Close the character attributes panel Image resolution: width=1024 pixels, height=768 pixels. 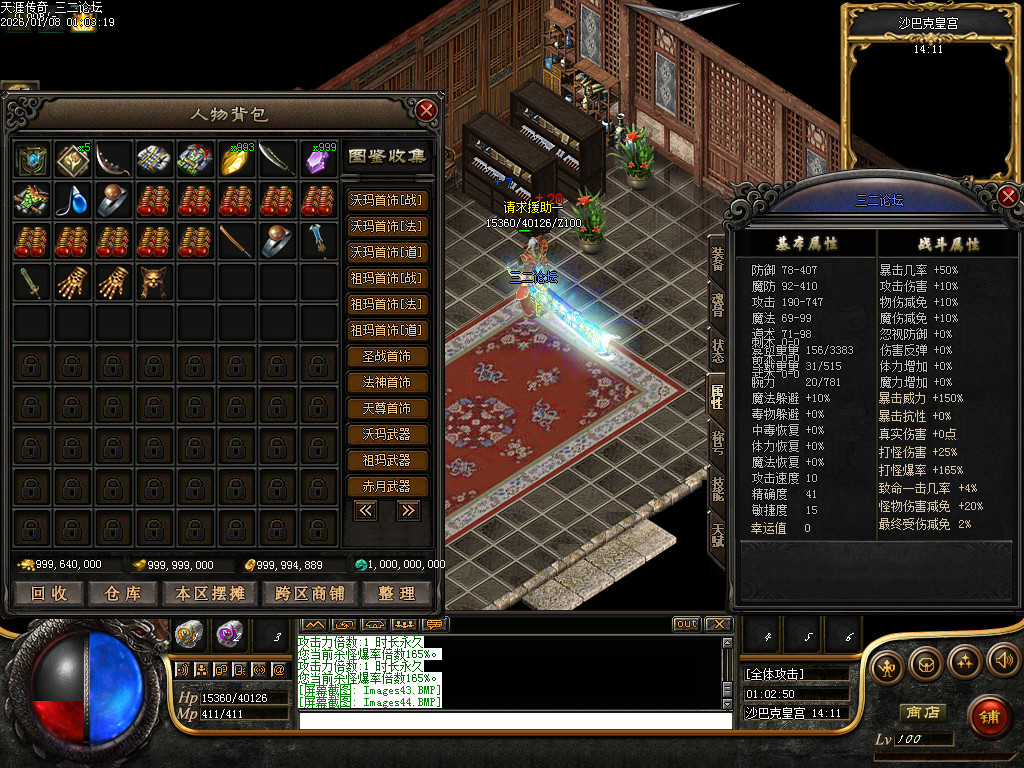pyautogui.click(x=1007, y=197)
